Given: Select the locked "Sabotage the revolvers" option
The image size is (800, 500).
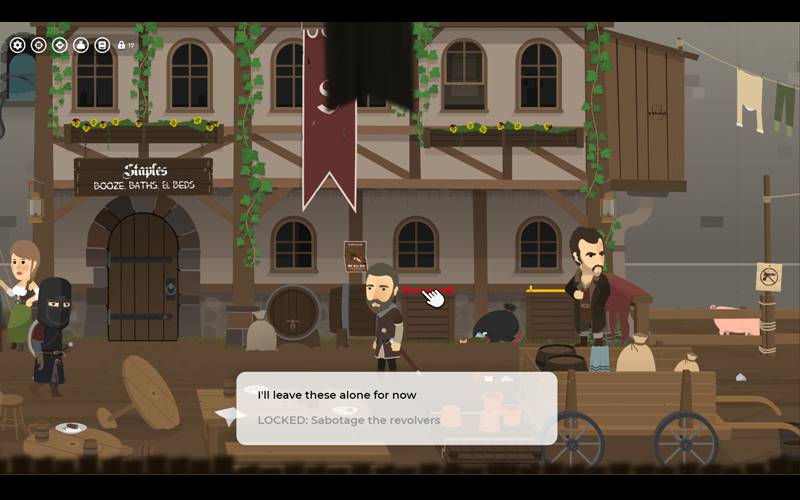Looking at the screenshot, I should [348, 420].
